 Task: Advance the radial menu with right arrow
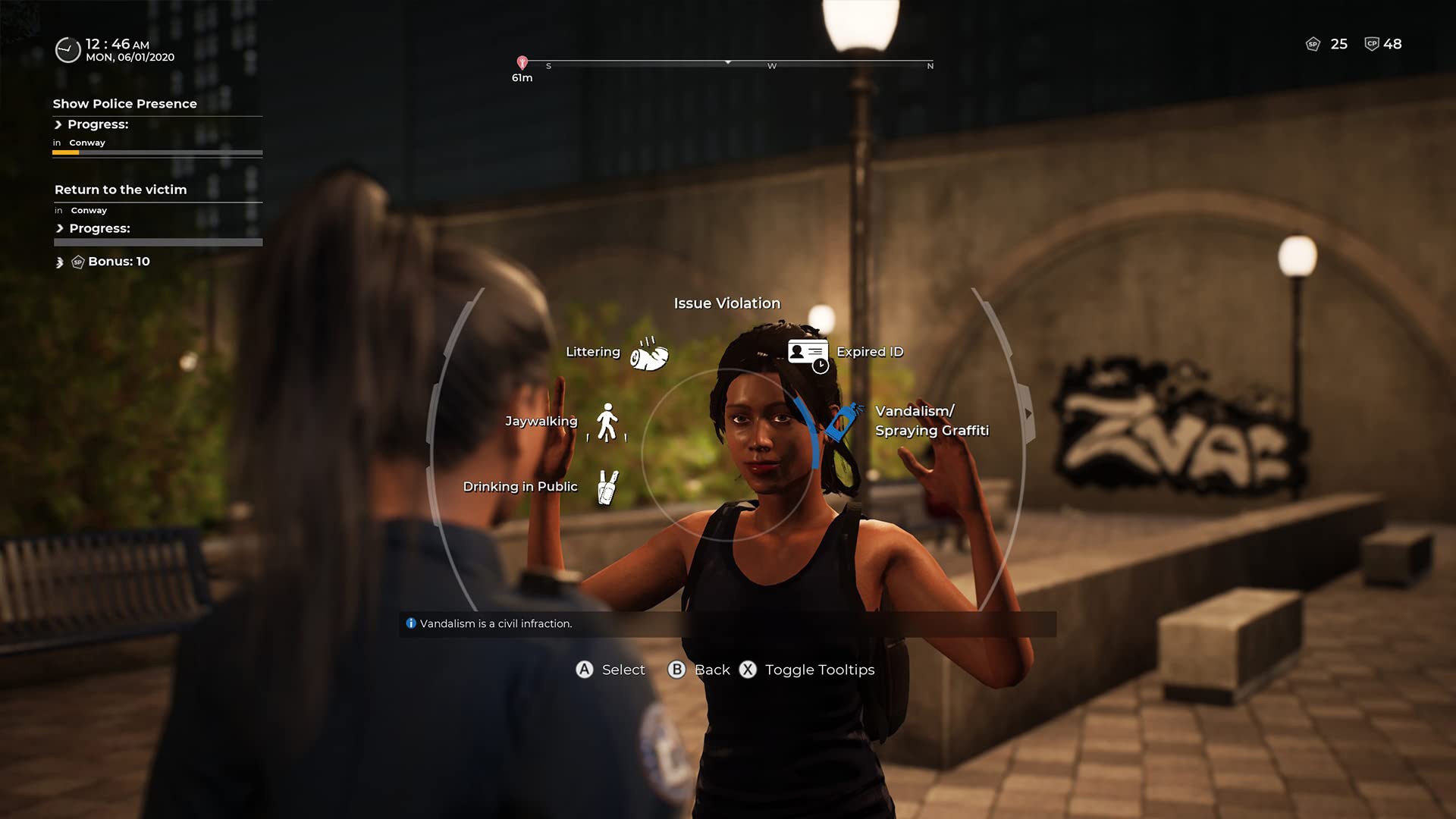pyautogui.click(x=1028, y=413)
